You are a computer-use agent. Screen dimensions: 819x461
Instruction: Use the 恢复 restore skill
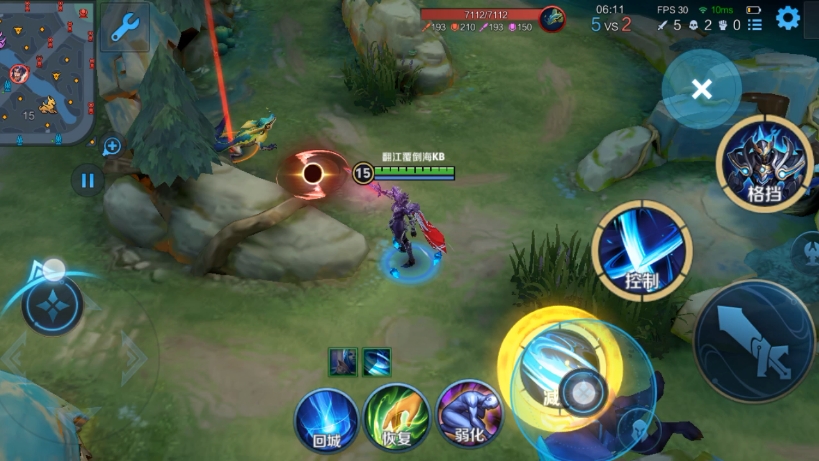(x=396, y=416)
